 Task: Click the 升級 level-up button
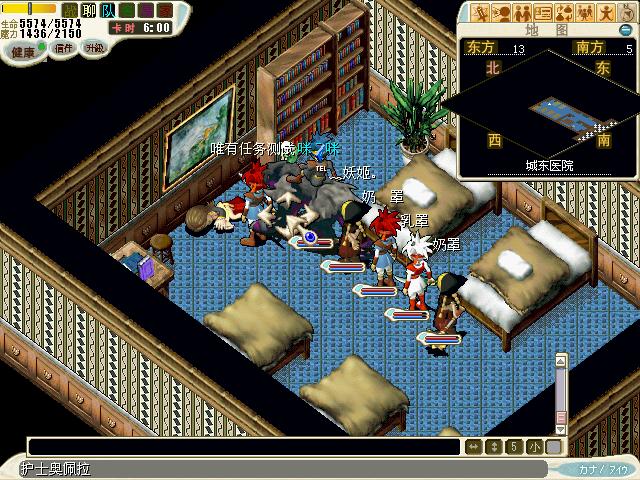93,48
